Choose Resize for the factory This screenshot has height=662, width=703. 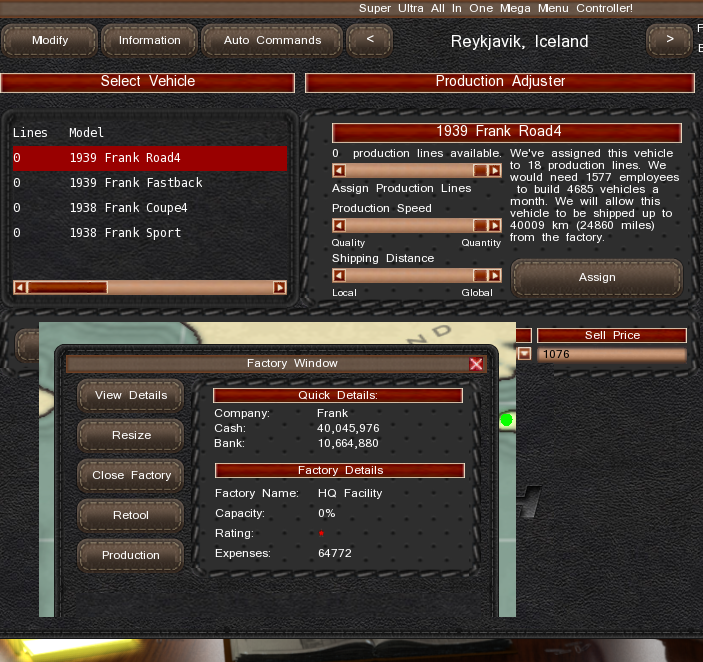[x=131, y=435]
